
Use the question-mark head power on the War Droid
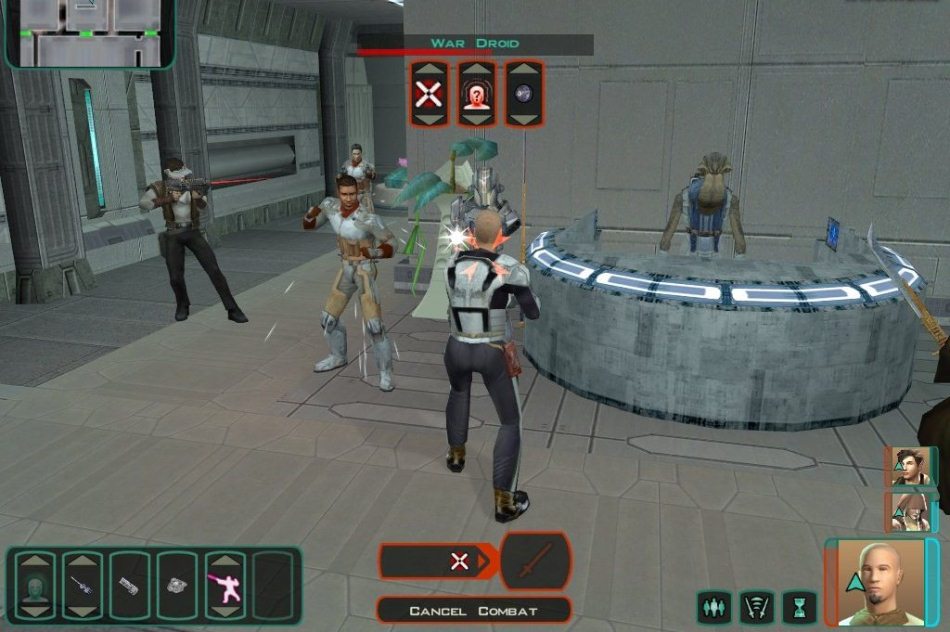click(476, 94)
